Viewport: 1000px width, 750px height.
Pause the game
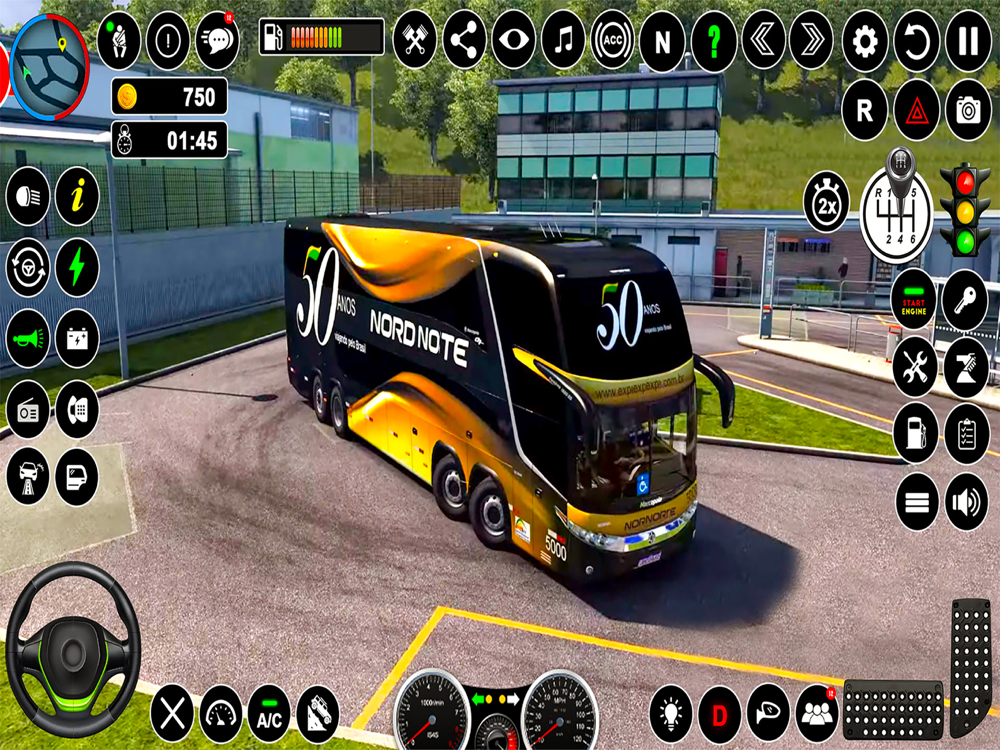pos(967,40)
